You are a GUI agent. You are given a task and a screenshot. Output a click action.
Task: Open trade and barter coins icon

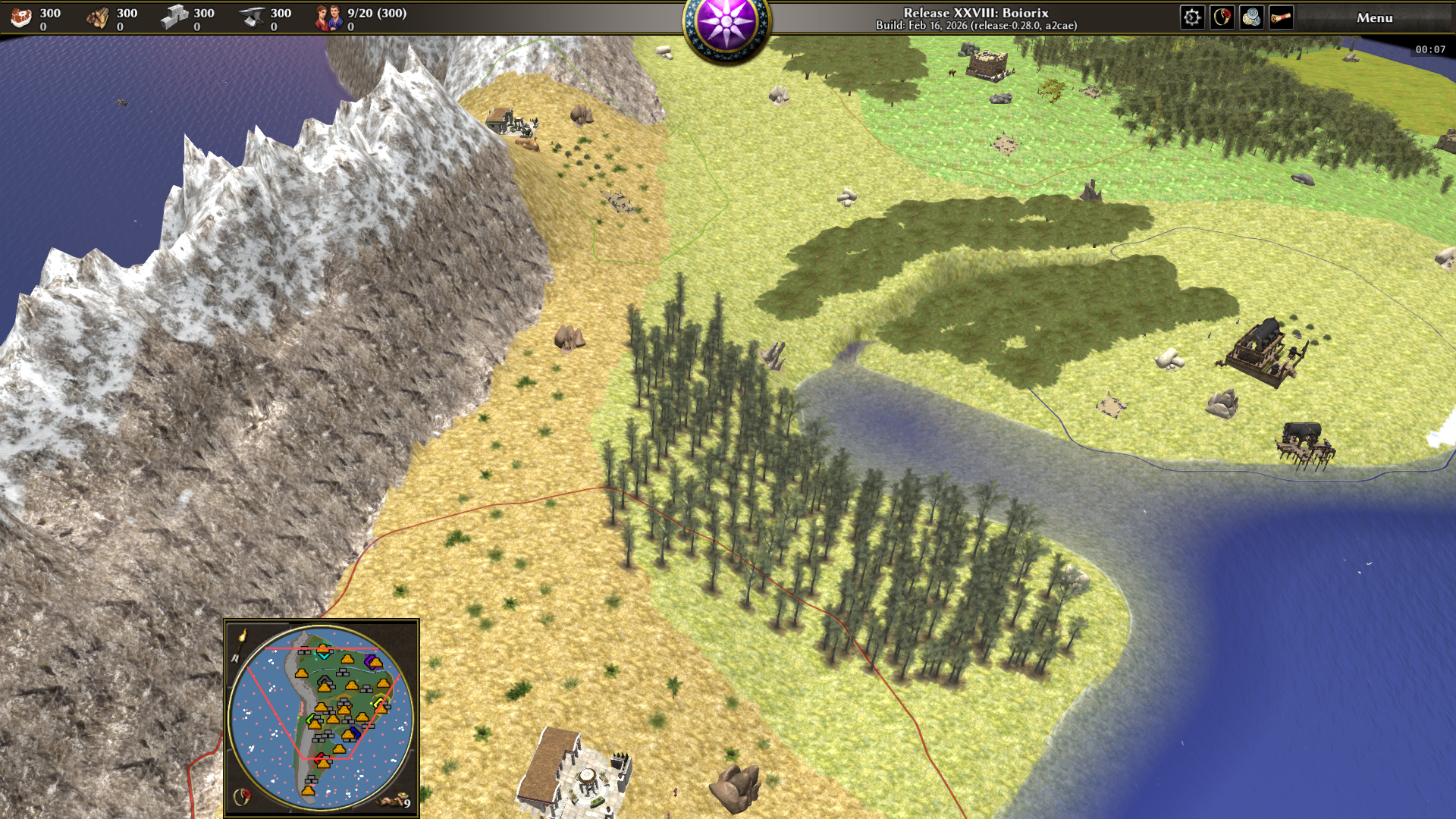tap(1251, 17)
